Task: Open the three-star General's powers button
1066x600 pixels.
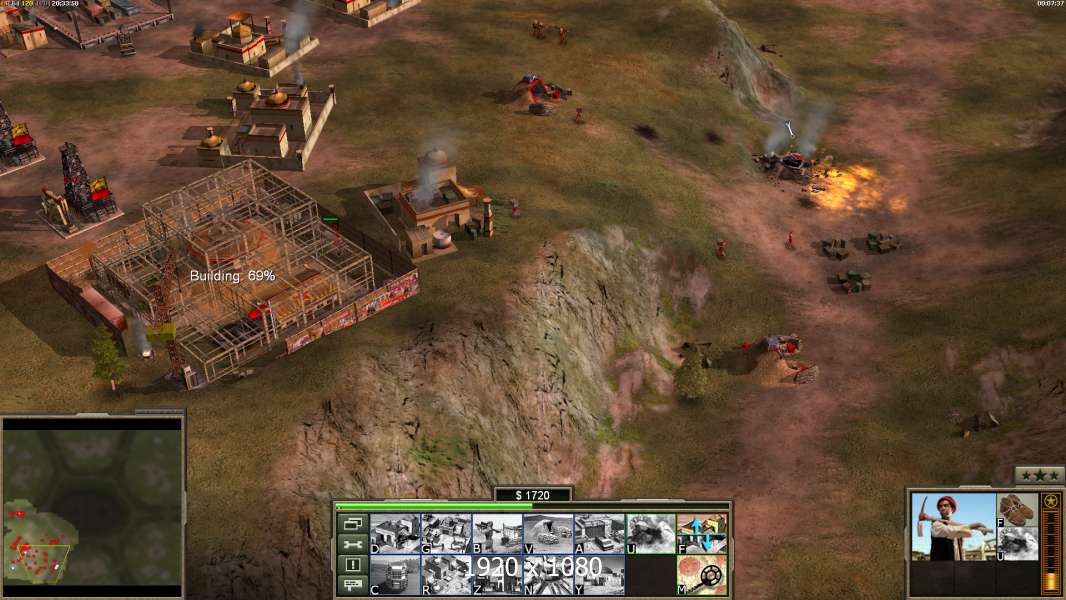Action: [1039, 475]
